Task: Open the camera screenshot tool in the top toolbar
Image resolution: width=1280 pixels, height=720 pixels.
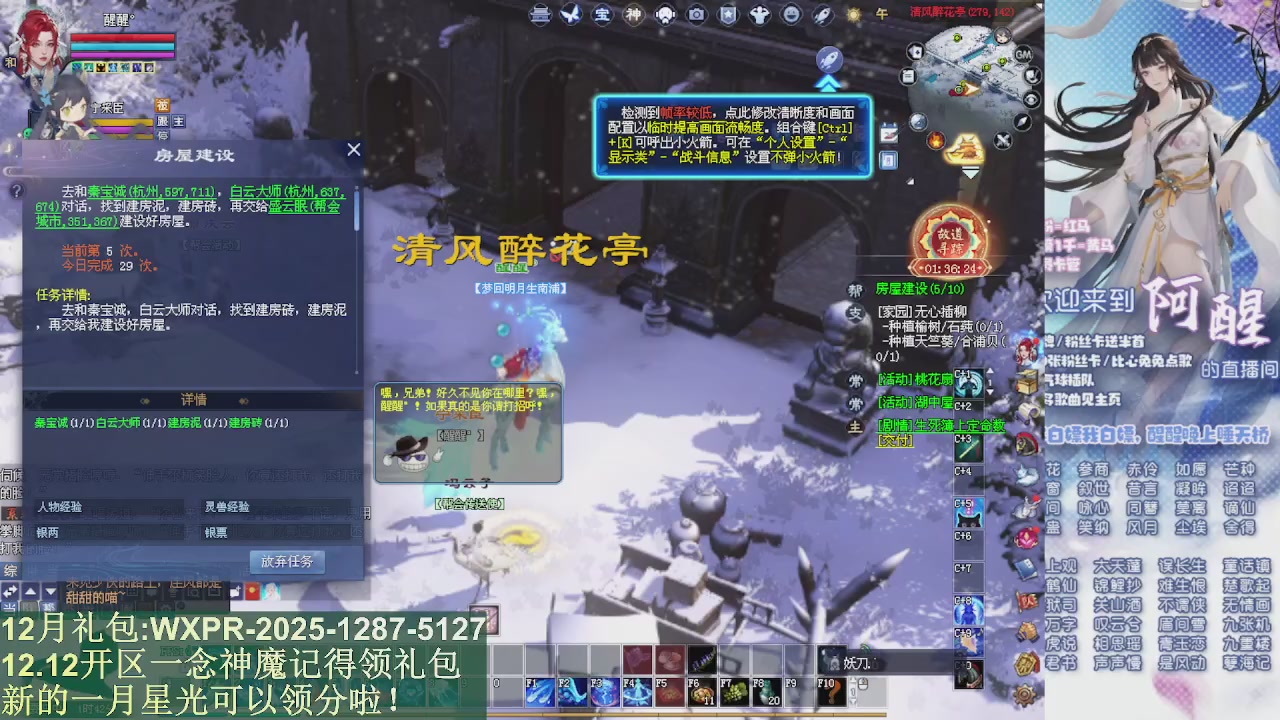Action: [696, 15]
